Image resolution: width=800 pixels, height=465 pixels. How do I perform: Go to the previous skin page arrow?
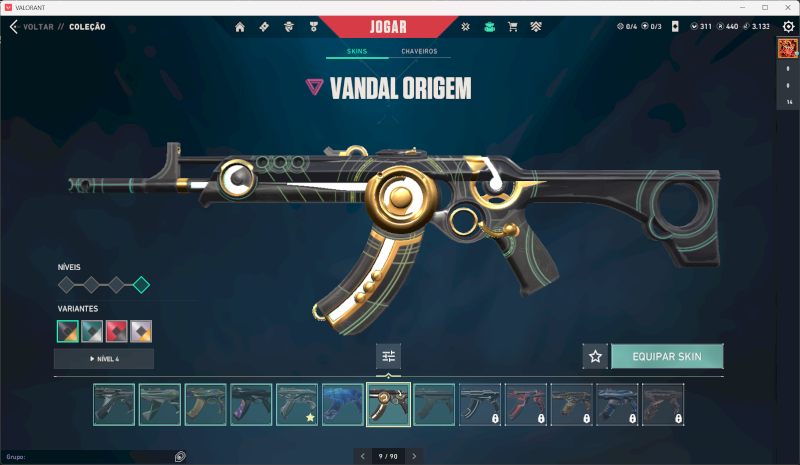click(x=362, y=456)
